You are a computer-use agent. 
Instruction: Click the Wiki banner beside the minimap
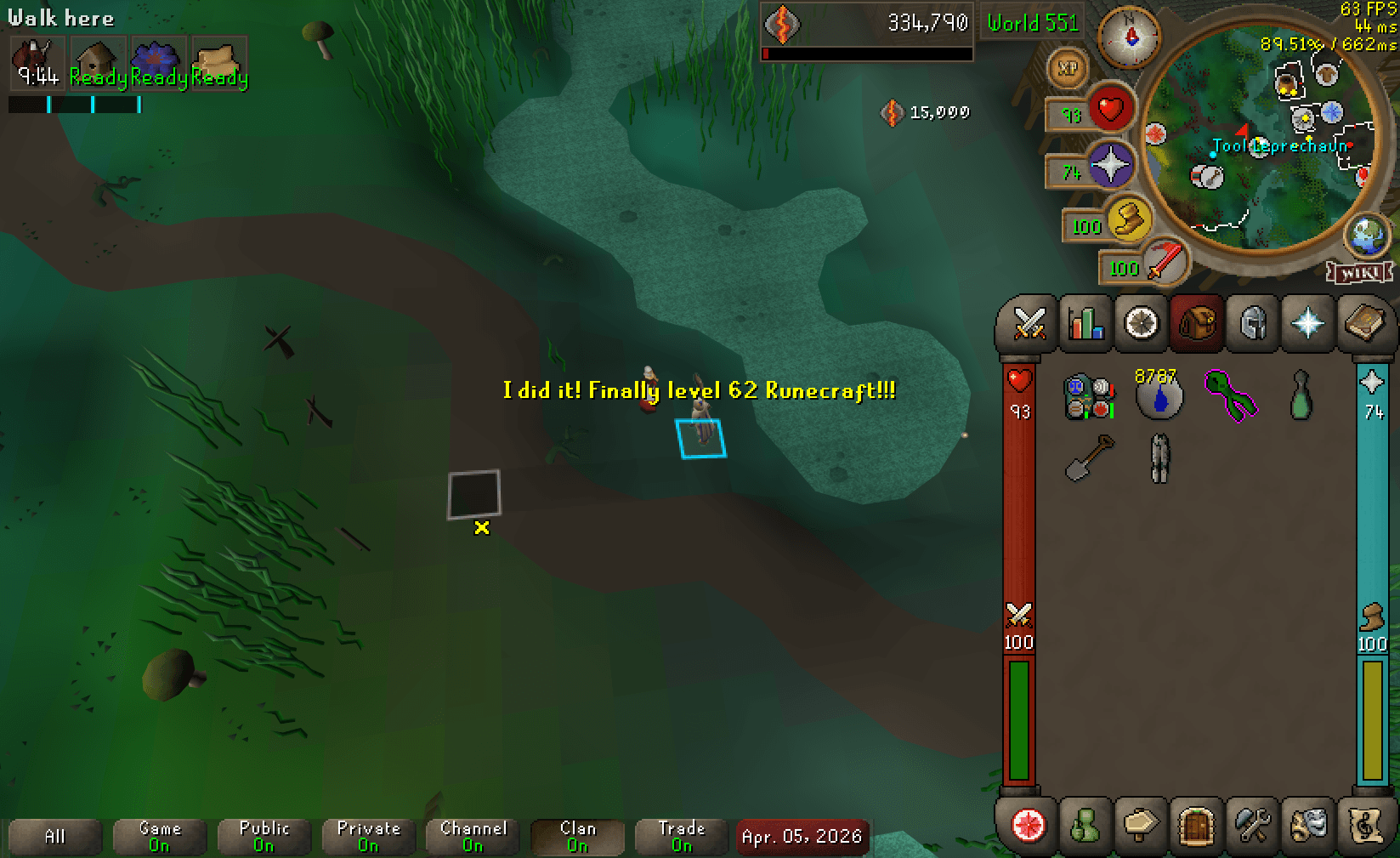point(1361,275)
